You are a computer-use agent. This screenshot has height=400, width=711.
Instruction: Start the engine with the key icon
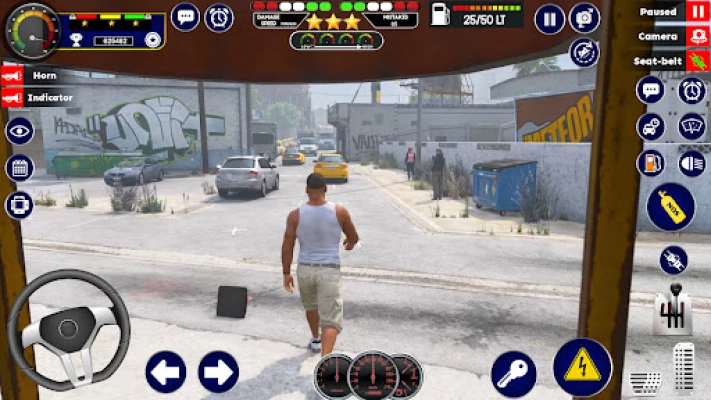[x=513, y=373]
